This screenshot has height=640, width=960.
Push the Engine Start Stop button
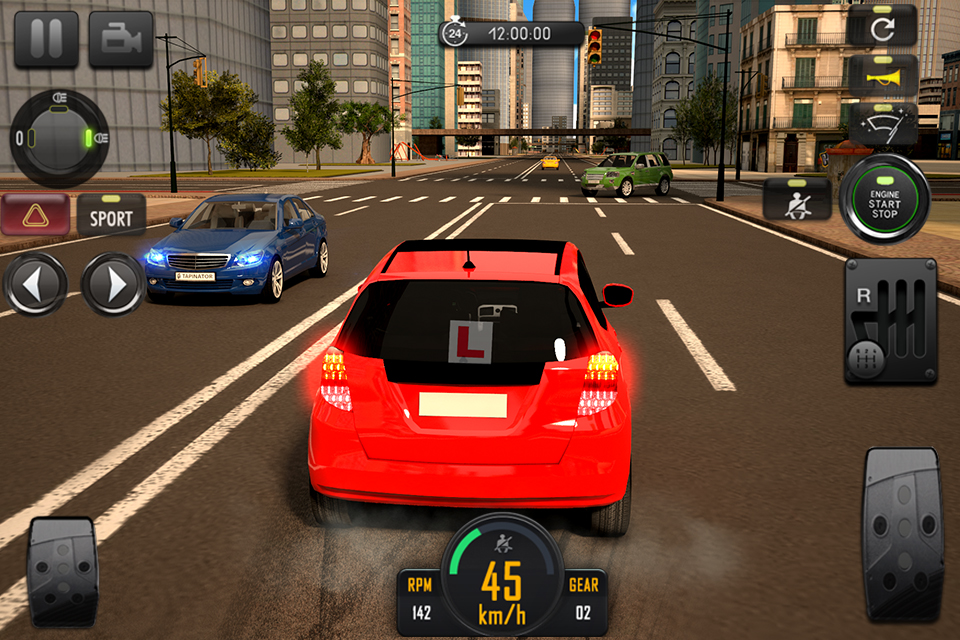884,198
